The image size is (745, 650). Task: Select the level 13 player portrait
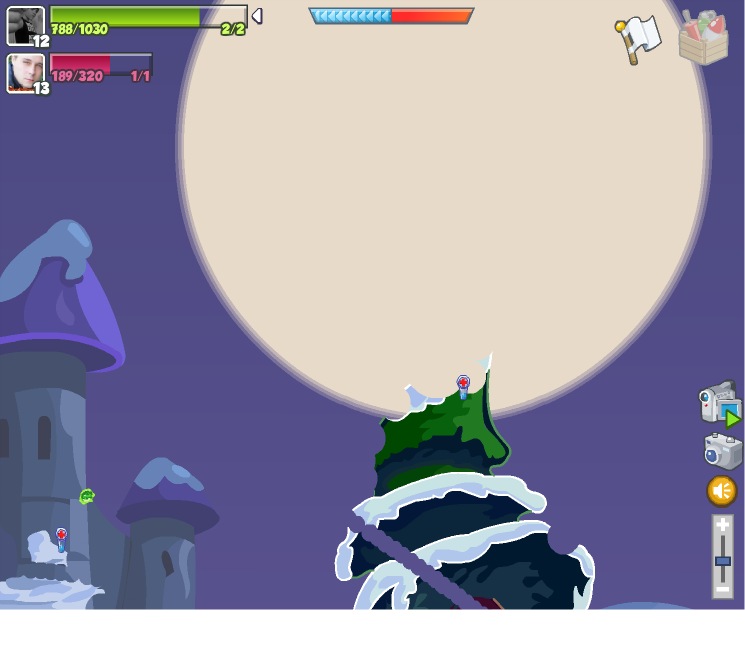[25, 73]
